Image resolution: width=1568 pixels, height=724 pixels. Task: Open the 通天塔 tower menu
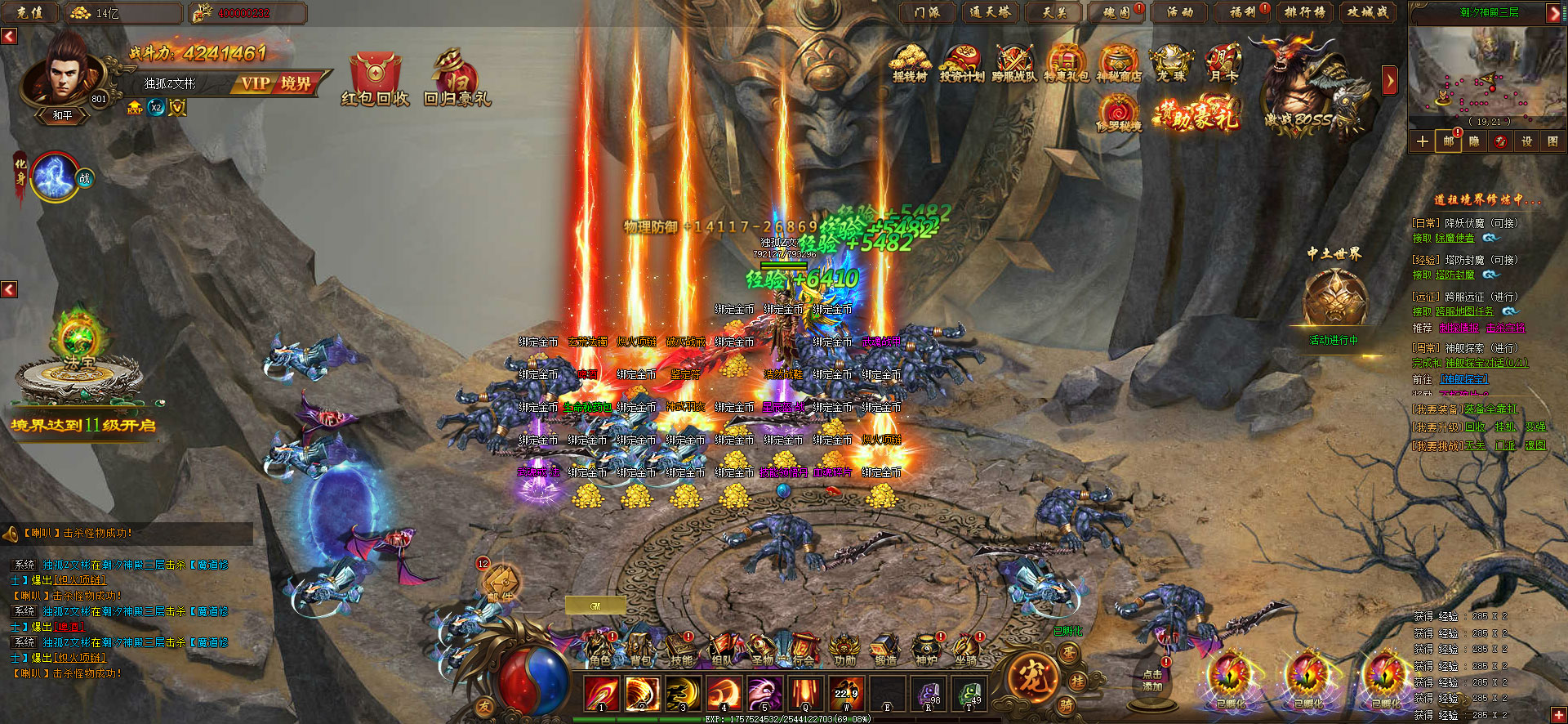pyautogui.click(x=990, y=12)
